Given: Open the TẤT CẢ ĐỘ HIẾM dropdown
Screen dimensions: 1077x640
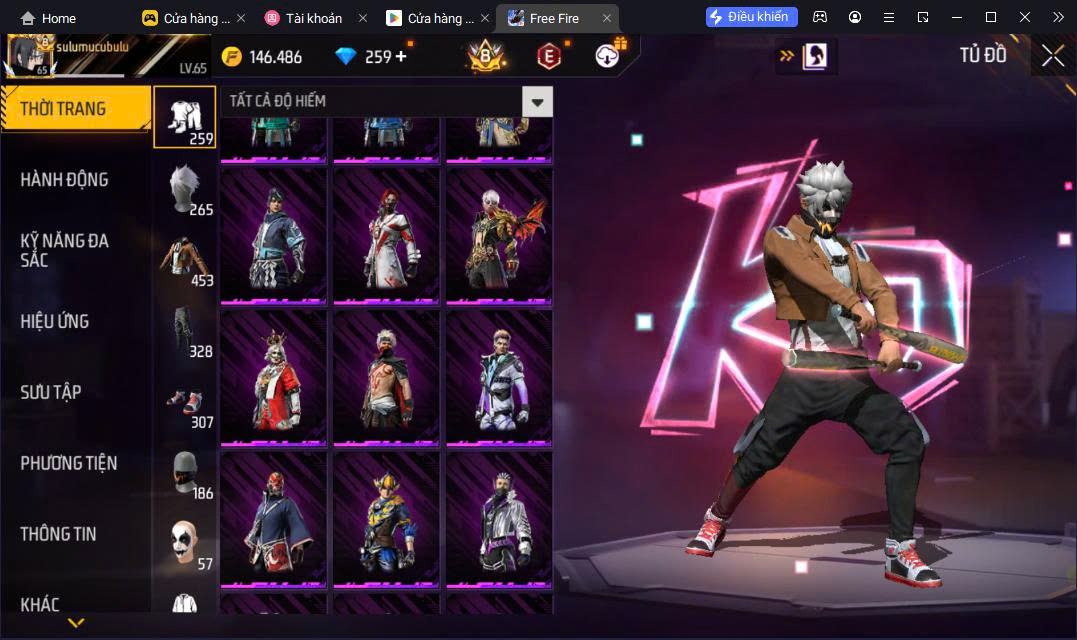Looking at the screenshot, I should point(538,101).
